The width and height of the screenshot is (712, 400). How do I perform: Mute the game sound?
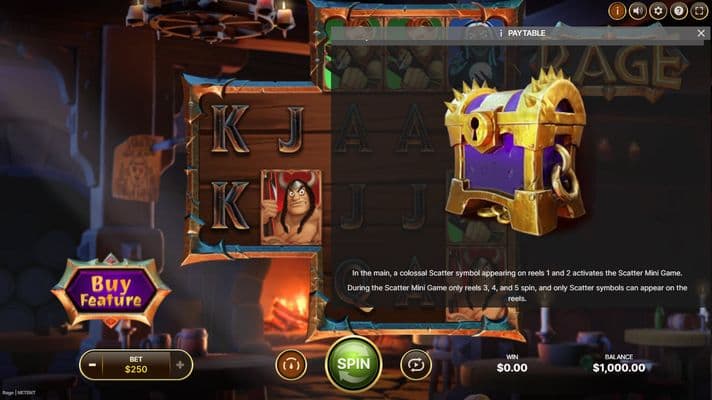[x=637, y=11]
